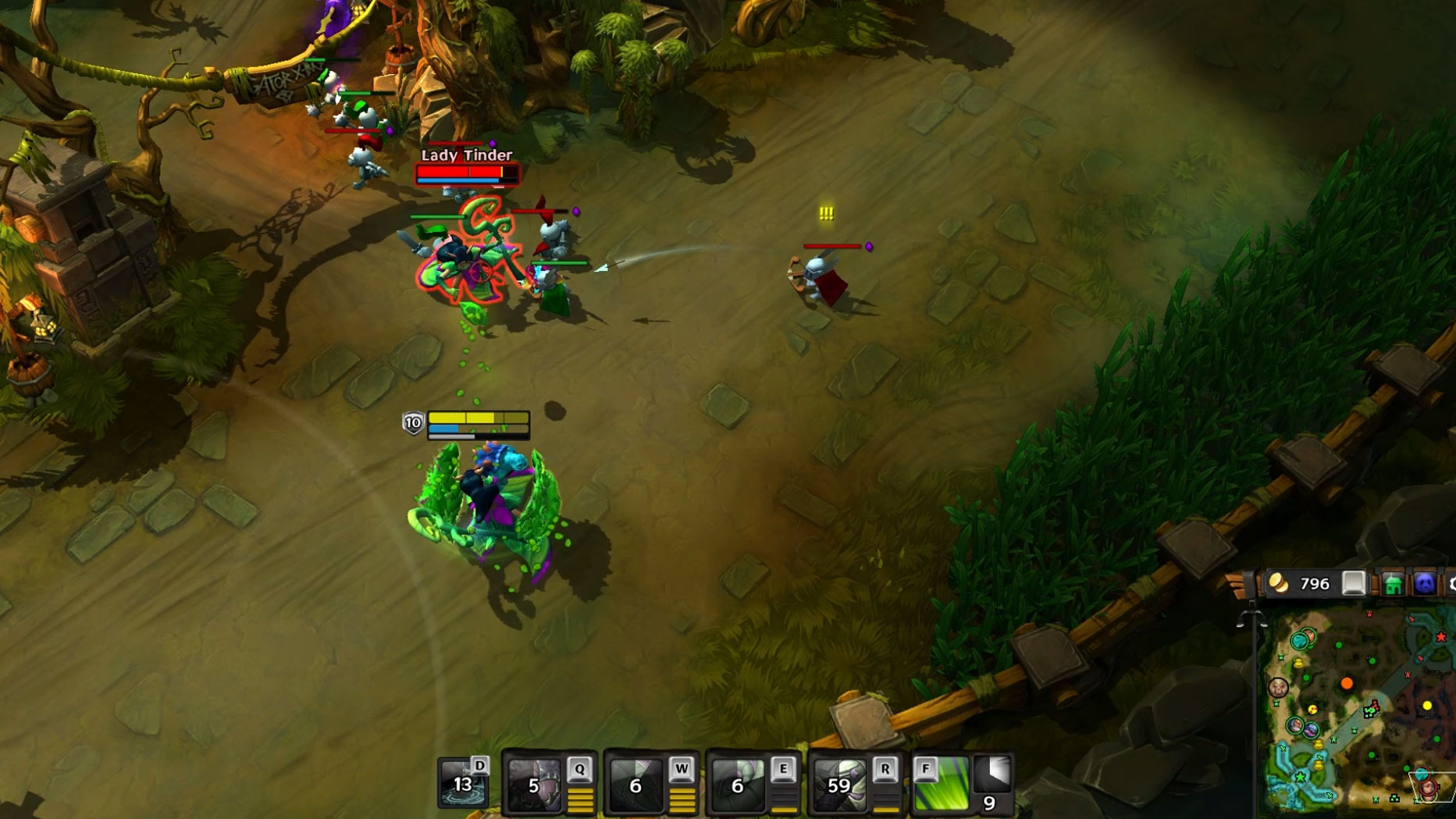Activate the Q ability on the hotbar
The width and height of the screenshot is (1456, 819).
(x=536, y=783)
